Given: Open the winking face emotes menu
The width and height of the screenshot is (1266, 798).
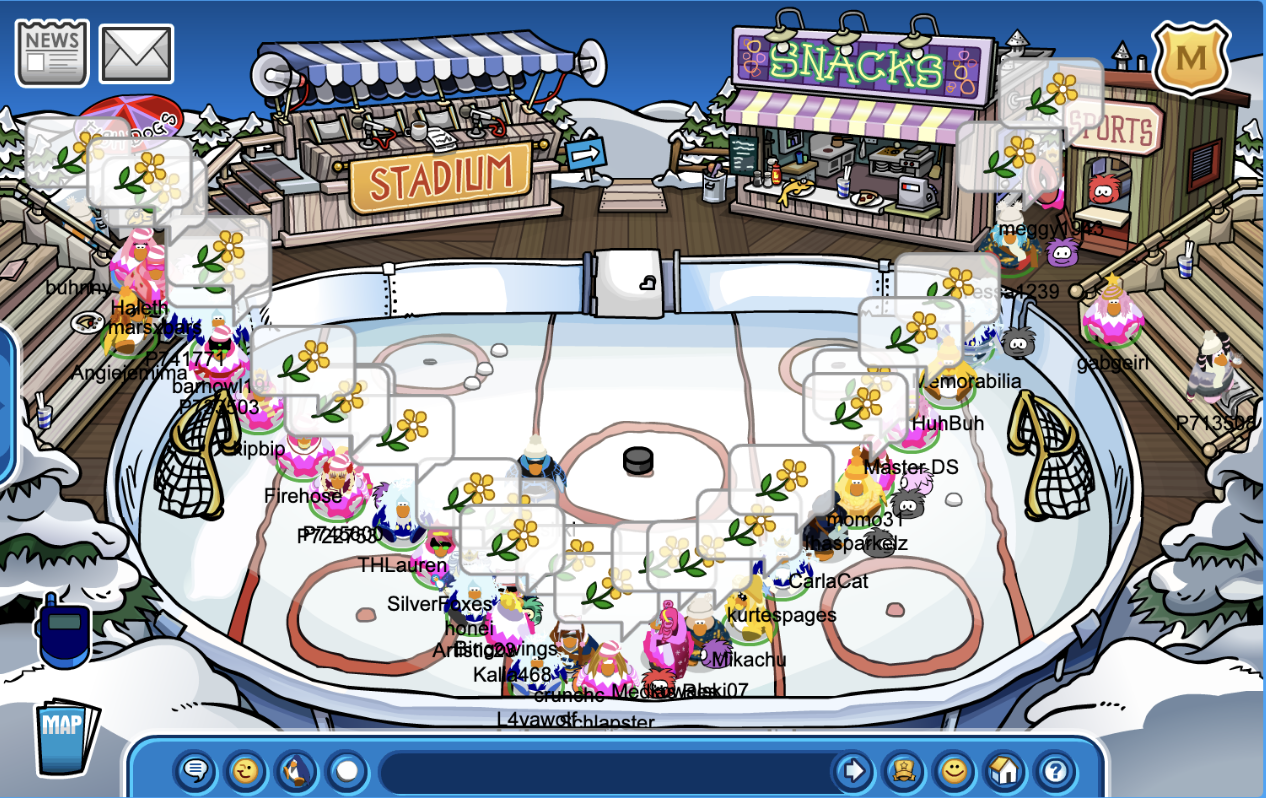Looking at the screenshot, I should pos(245,771).
